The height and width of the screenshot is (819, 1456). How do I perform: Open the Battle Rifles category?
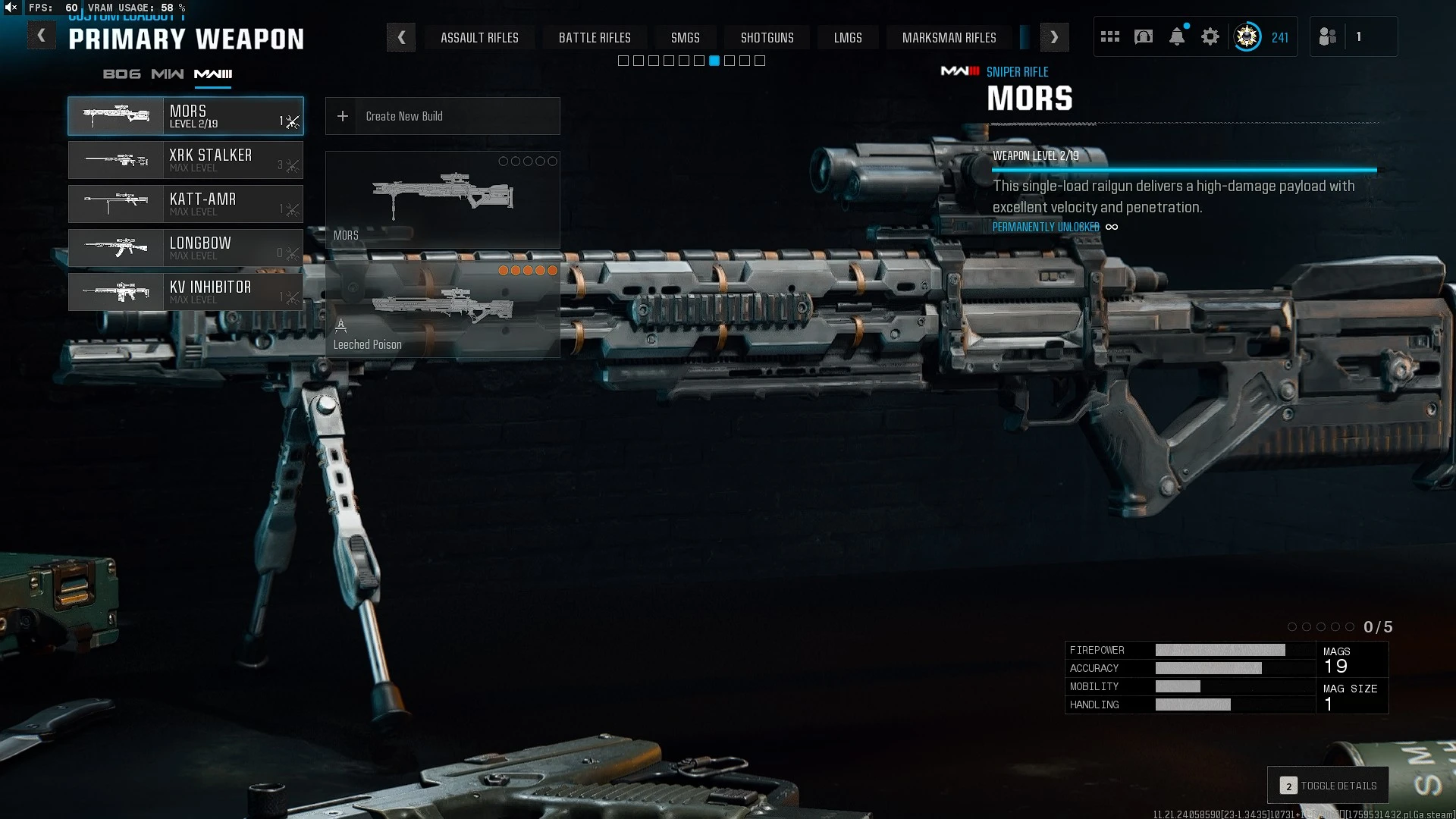click(595, 37)
